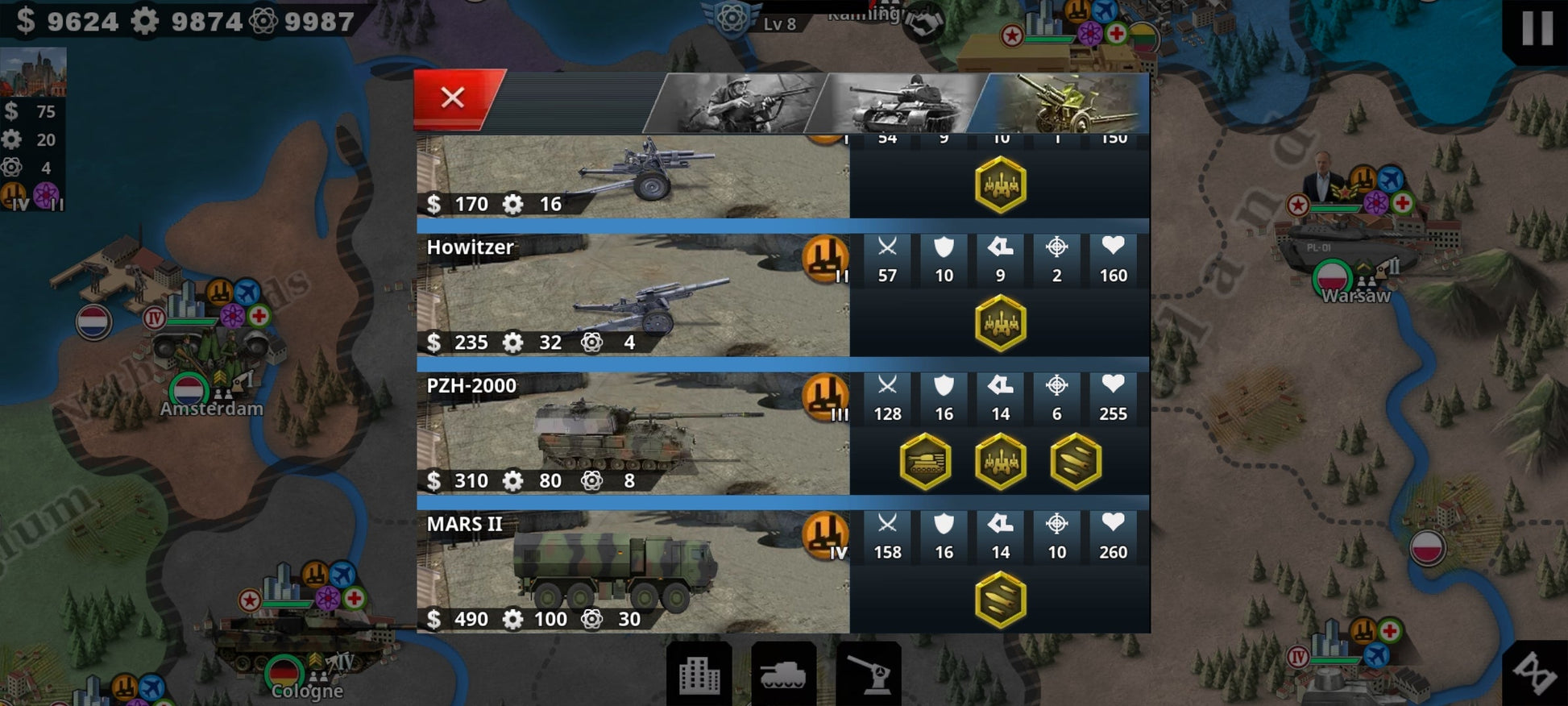
Task: Purchase the MARS II rocket launcher
Action: [x=633, y=572]
